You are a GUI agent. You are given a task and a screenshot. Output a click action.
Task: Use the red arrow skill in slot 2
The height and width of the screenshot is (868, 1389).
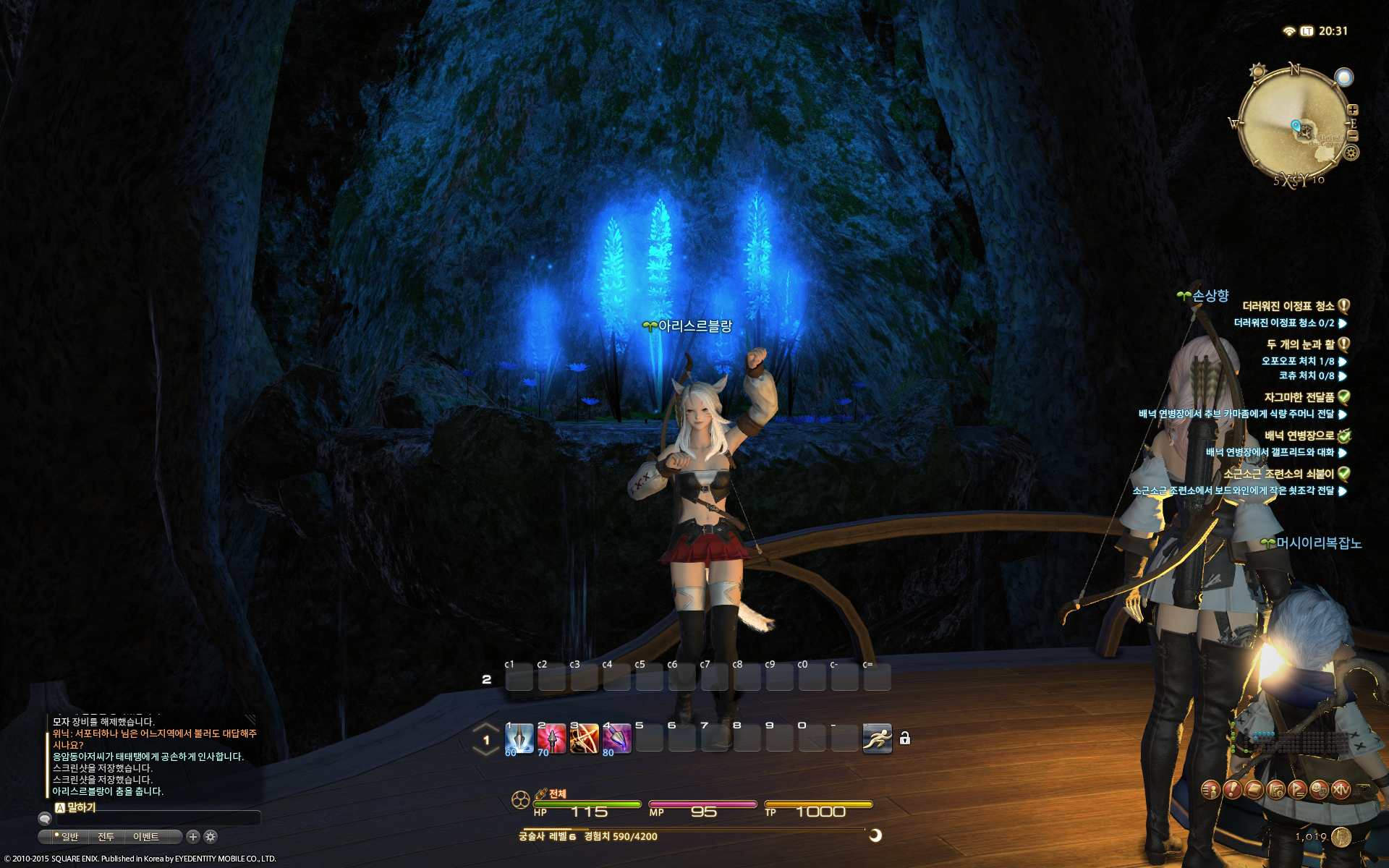[x=551, y=739]
